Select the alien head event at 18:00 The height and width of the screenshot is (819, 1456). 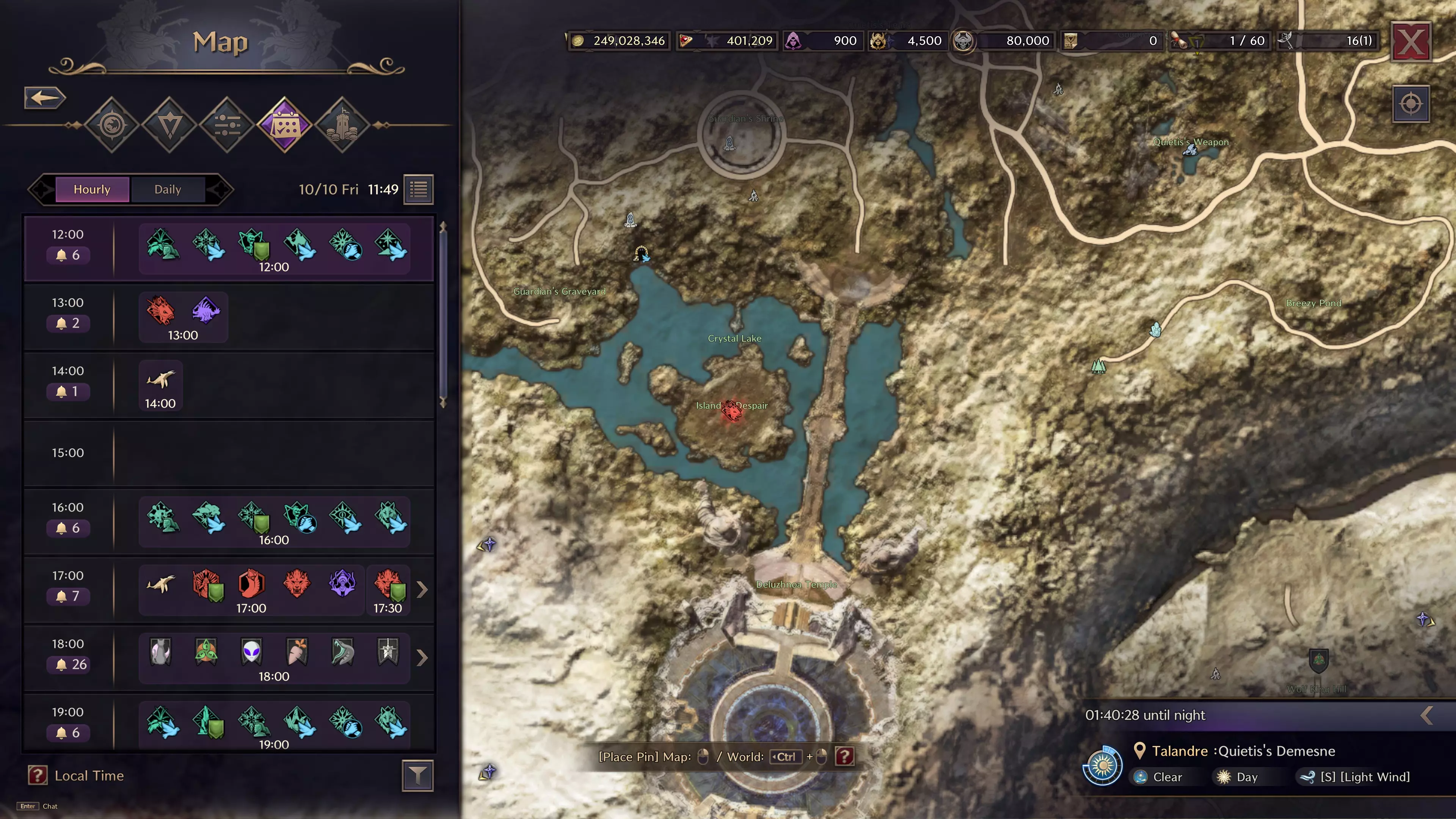pyautogui.click(x=251, y=652)
